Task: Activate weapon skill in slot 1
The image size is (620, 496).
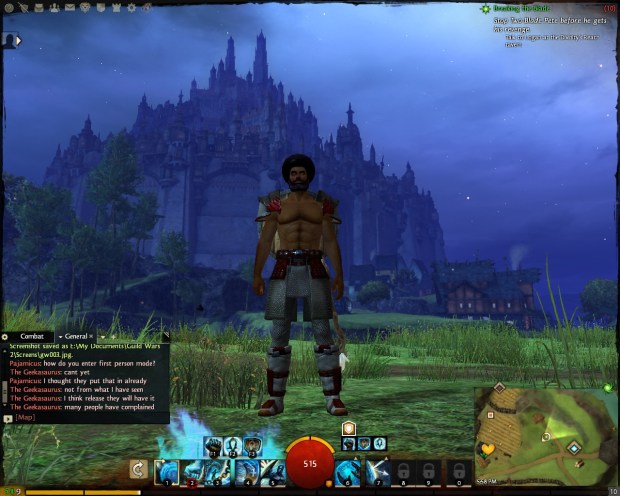Action: [166, 470]
